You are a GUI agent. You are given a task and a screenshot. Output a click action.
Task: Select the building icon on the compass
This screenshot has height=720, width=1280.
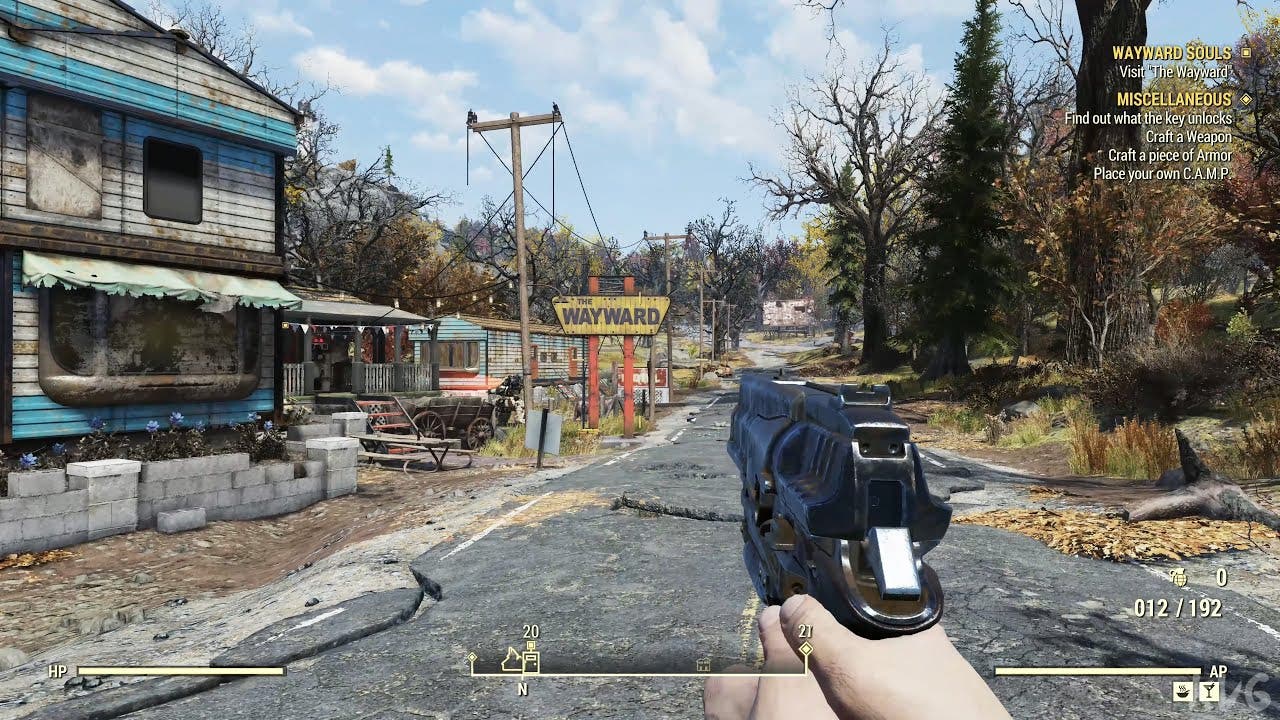702,665
